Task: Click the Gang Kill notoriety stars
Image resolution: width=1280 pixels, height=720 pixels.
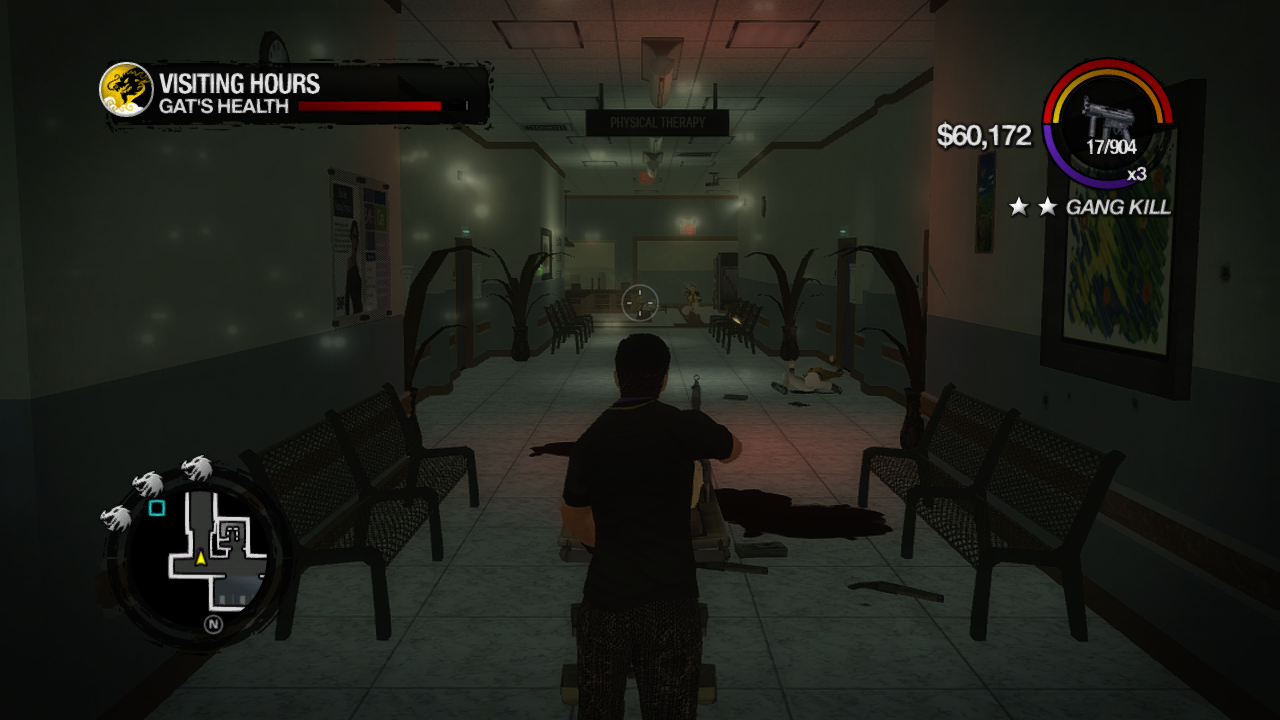Action: coord(1033,207)
